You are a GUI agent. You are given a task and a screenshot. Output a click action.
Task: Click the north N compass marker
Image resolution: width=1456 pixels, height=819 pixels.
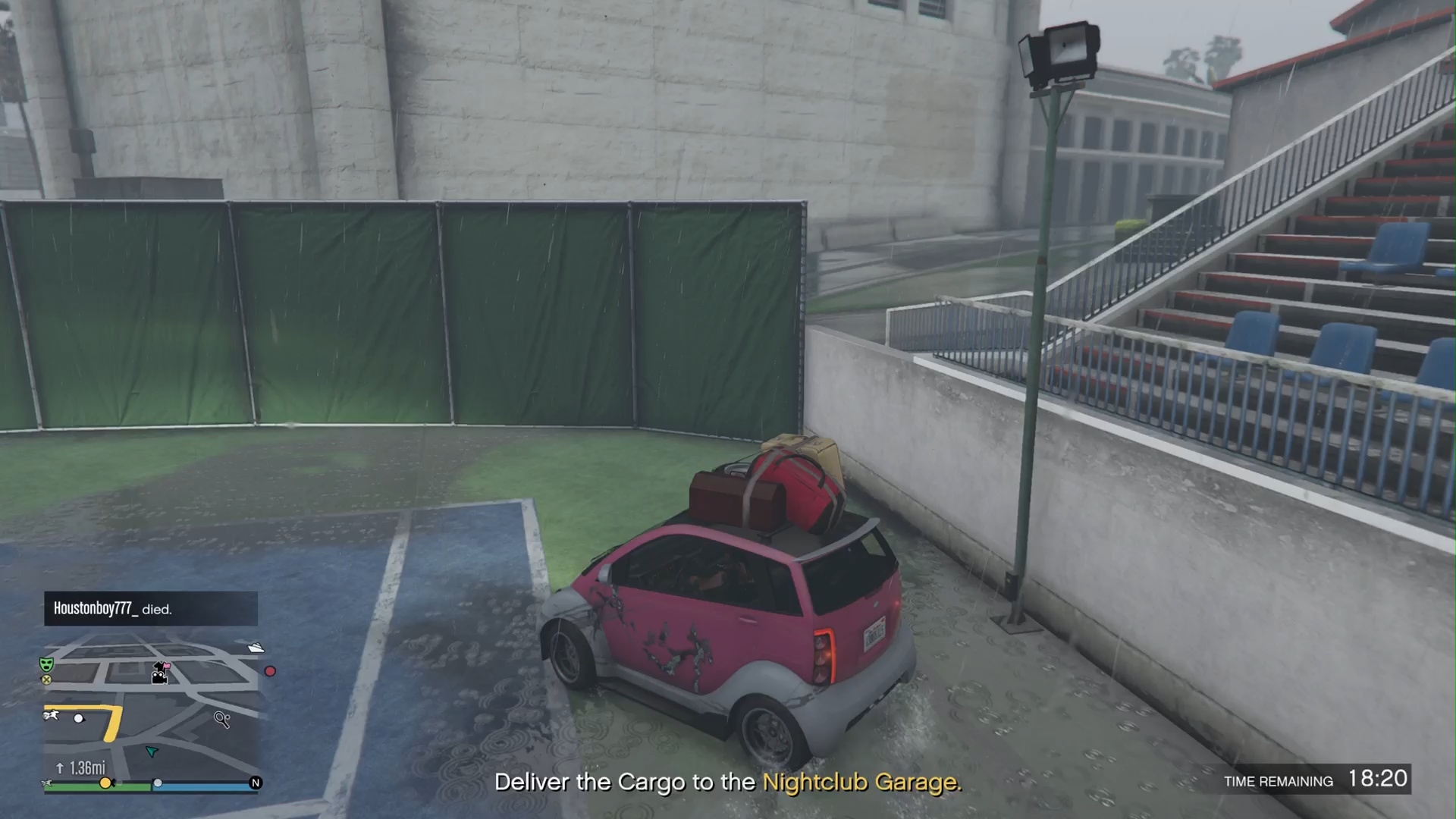coord(256,783)
